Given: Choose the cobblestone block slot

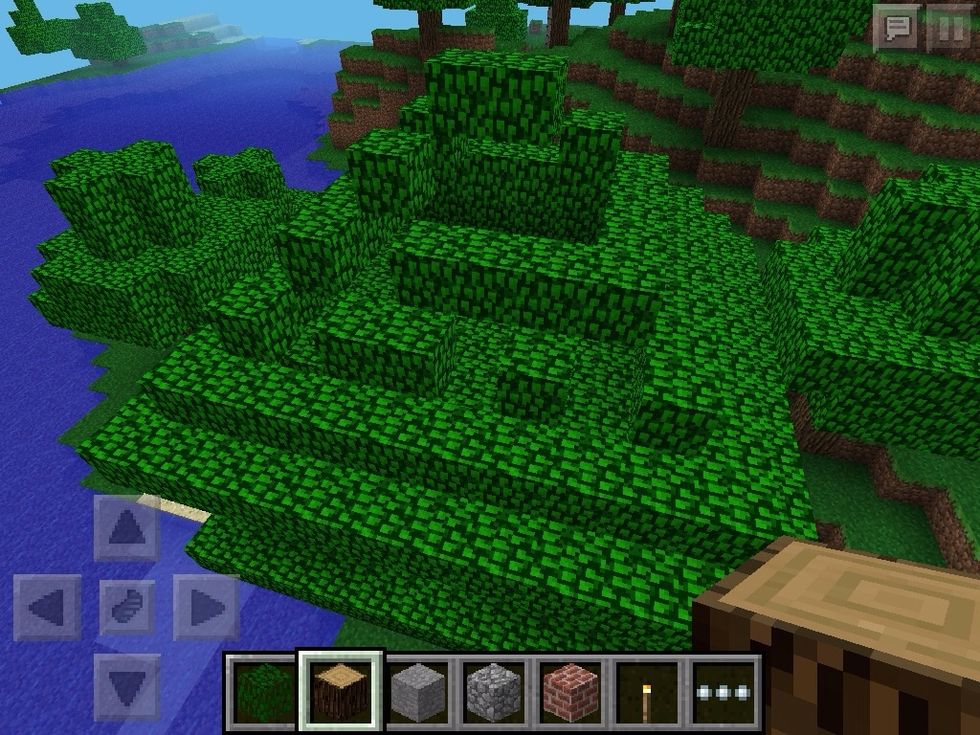Looking at the screenshot, I should coord(494,691).
